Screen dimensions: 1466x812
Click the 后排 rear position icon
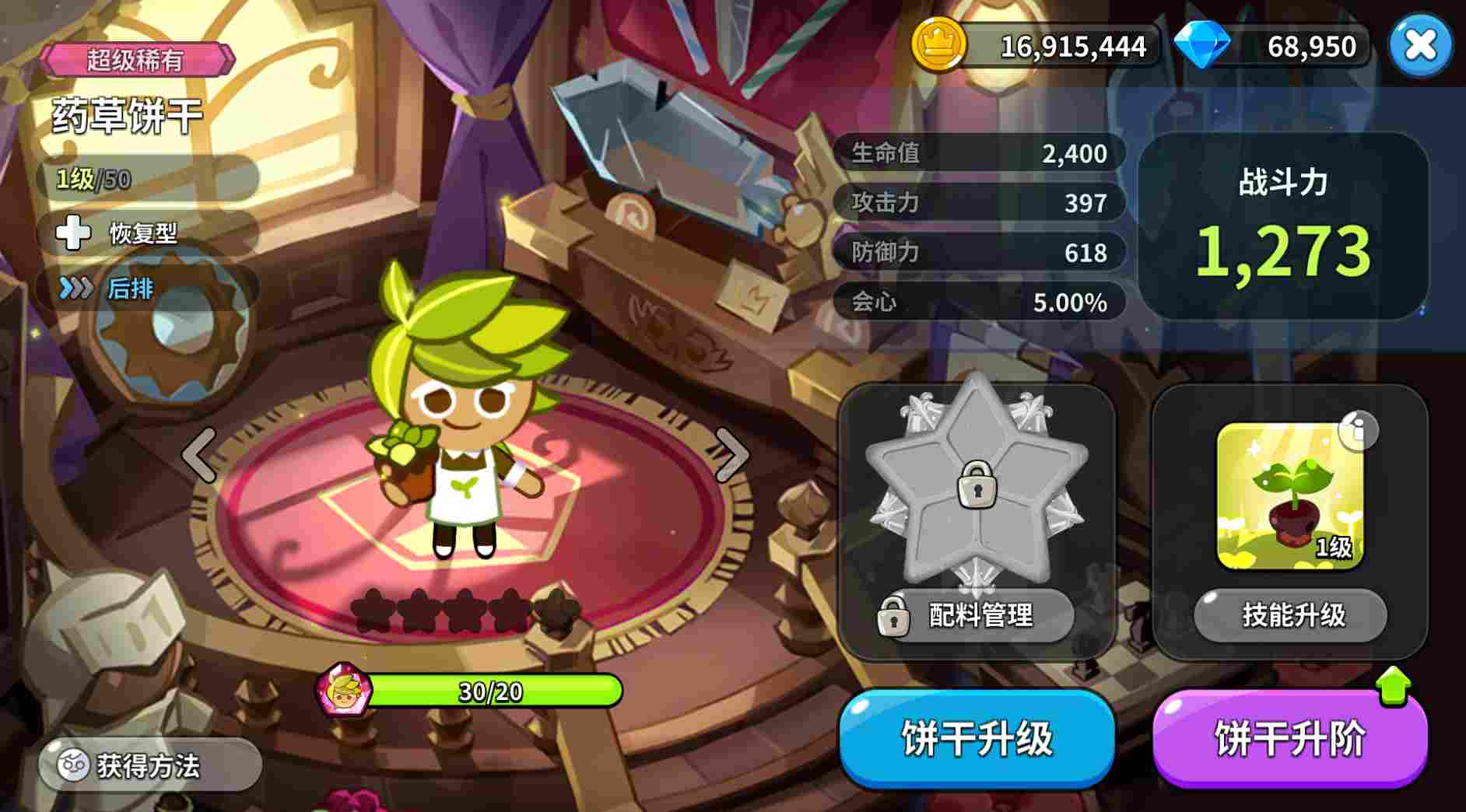(74, 289)
